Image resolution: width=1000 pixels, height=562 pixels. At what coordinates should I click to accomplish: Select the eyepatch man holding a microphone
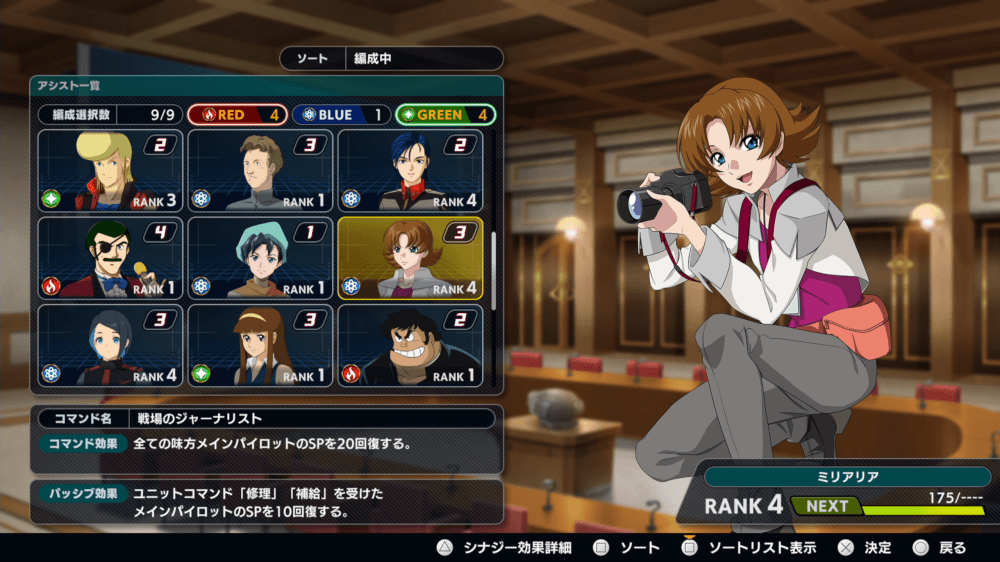[111, 258]
